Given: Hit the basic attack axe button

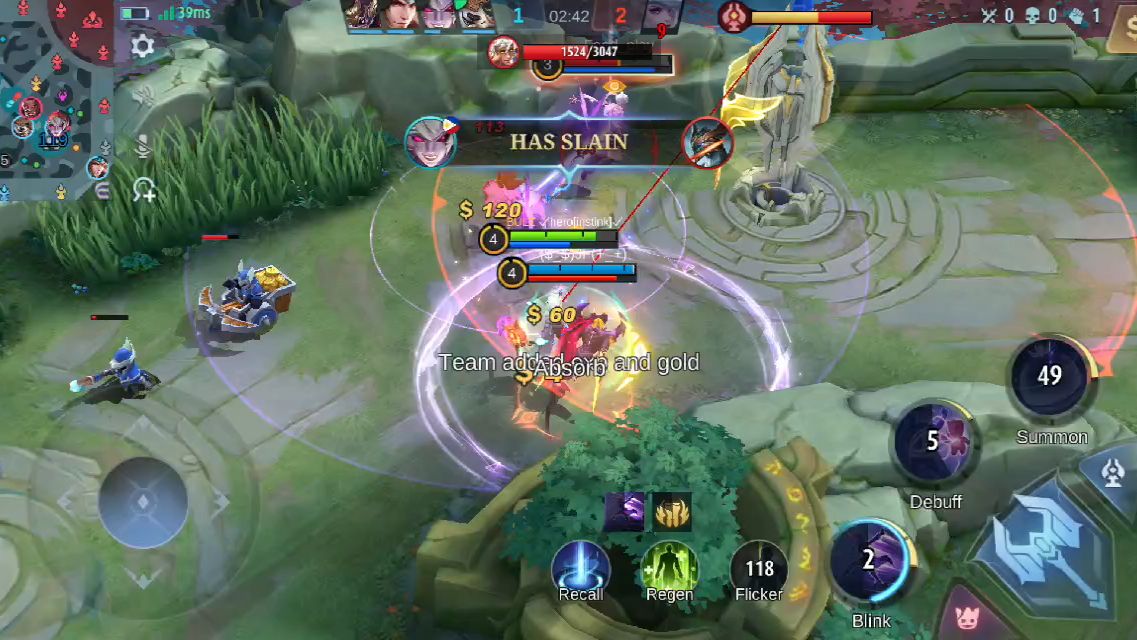Looking at the screenshot, I should click(x=1056, y=543).
